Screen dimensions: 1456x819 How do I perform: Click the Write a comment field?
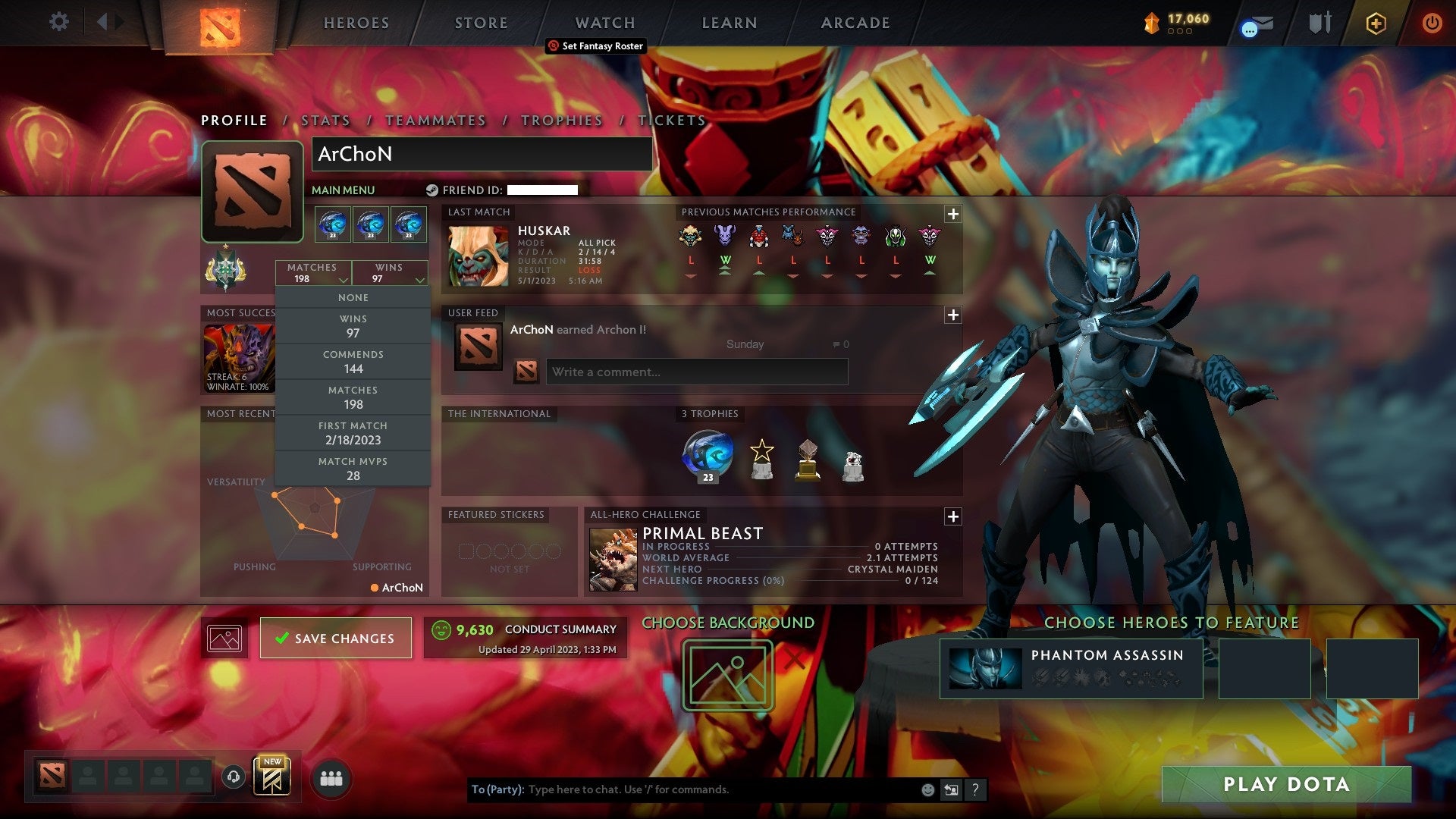pos(696,372)
